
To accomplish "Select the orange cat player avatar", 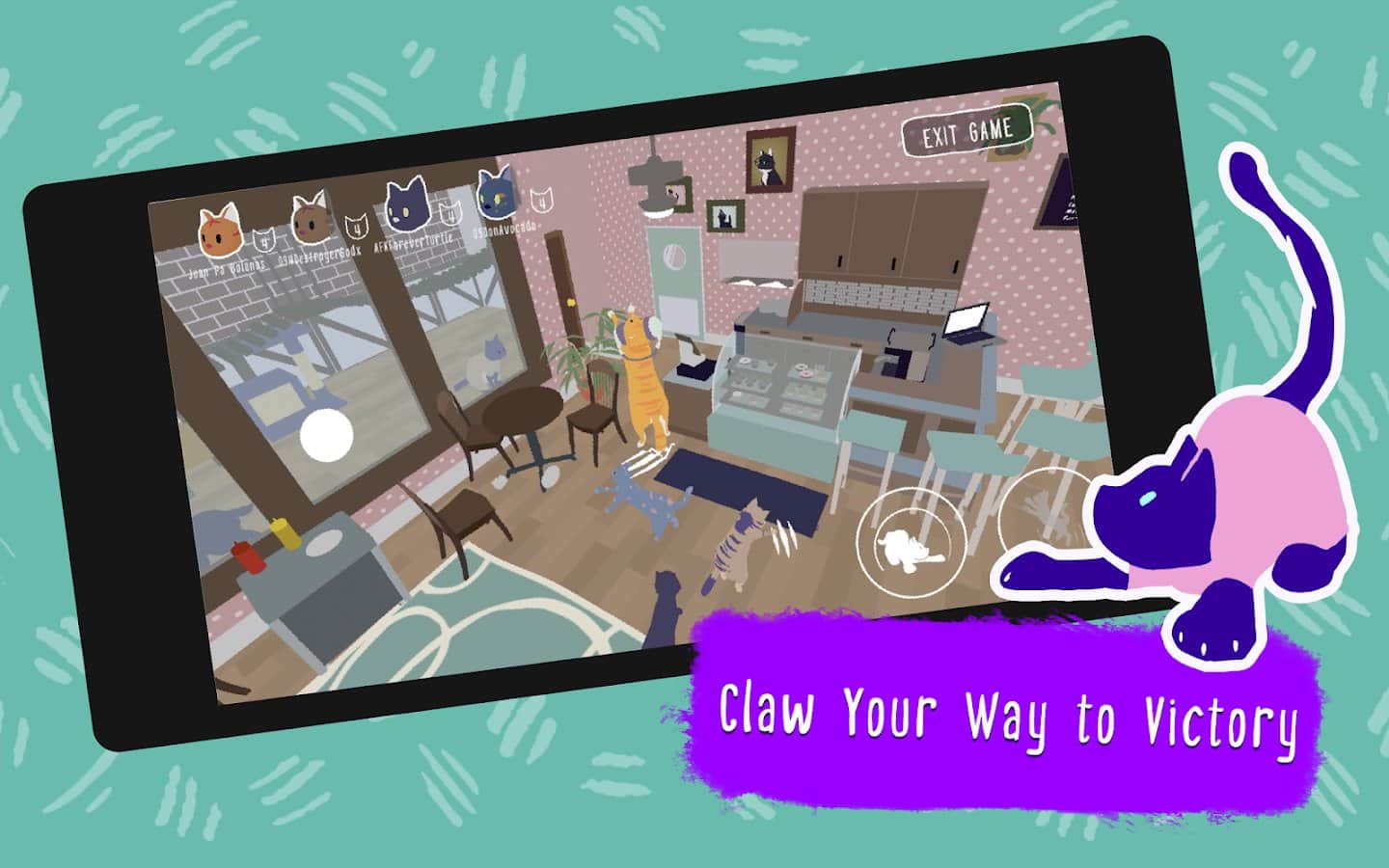I will coord(220,229).
